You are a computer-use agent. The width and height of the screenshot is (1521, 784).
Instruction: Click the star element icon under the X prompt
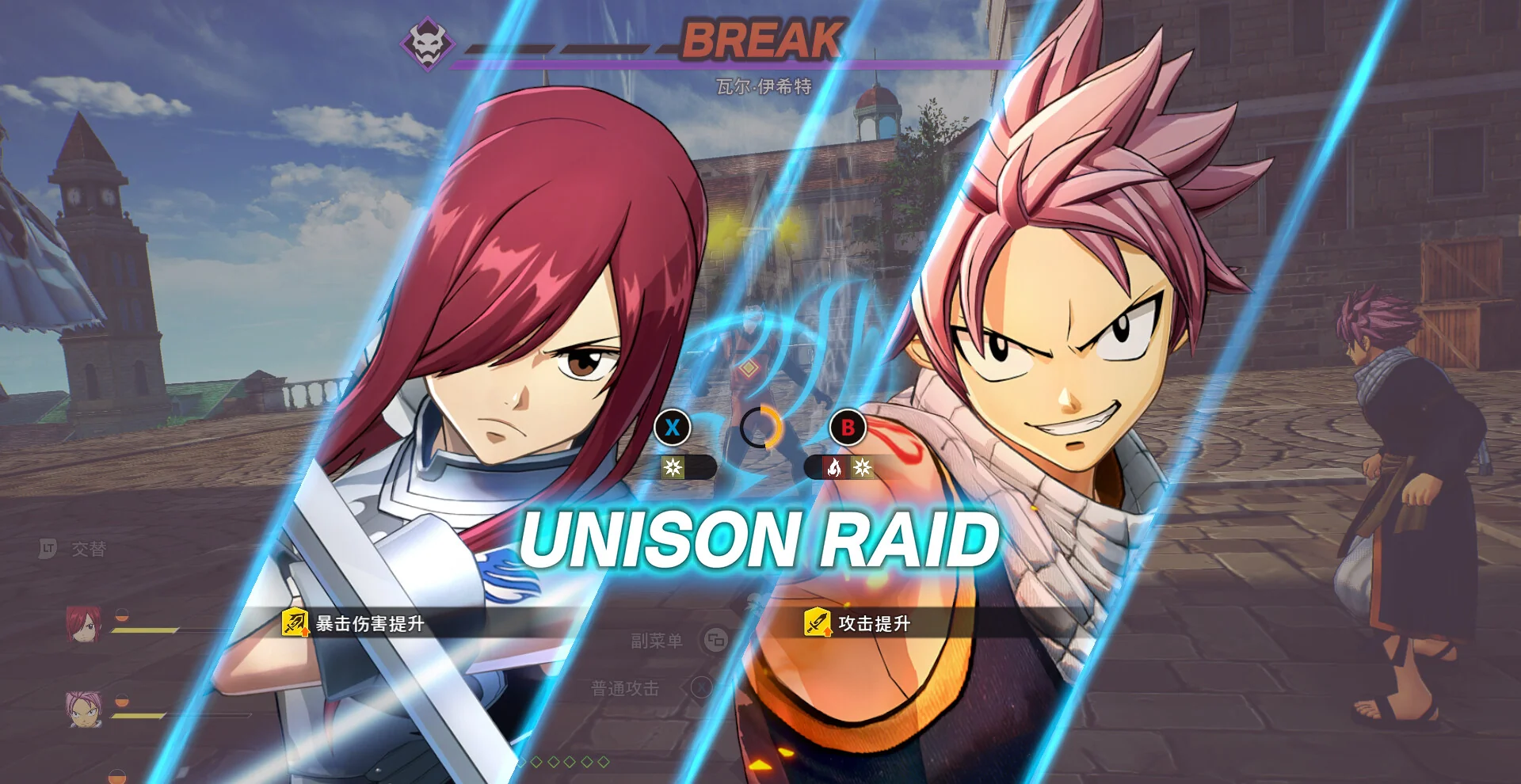[671, 467]
